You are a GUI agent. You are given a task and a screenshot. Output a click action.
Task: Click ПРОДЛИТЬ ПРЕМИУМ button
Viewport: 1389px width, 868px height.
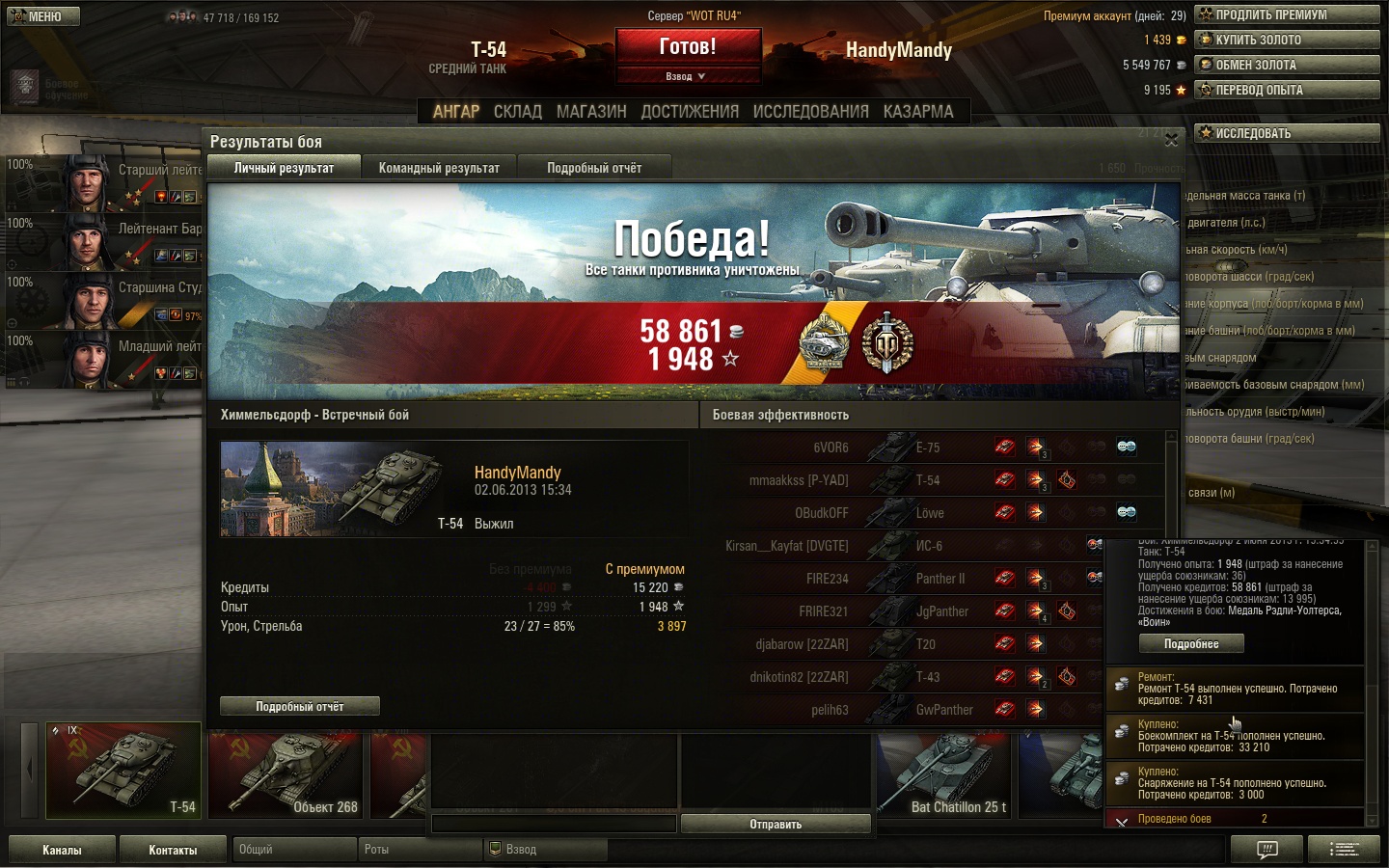1287,14
